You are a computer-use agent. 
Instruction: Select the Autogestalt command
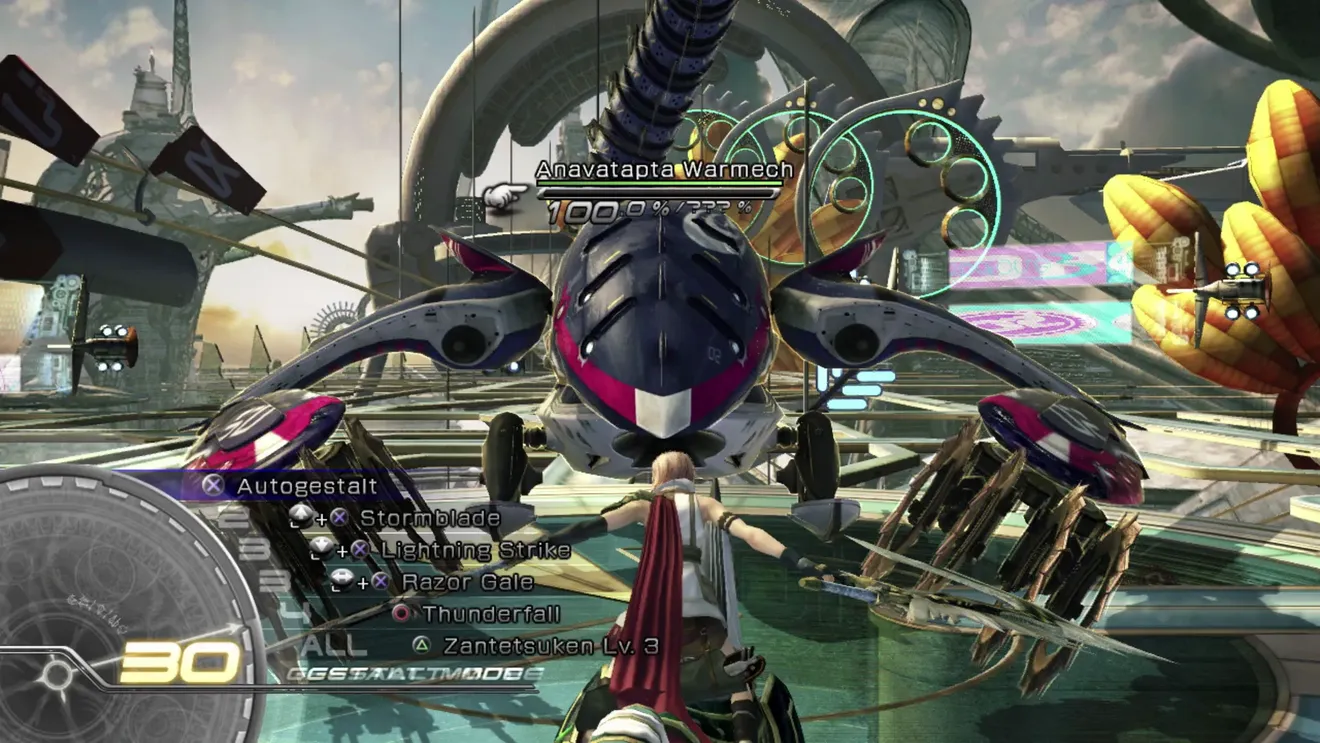coord(306,487)
